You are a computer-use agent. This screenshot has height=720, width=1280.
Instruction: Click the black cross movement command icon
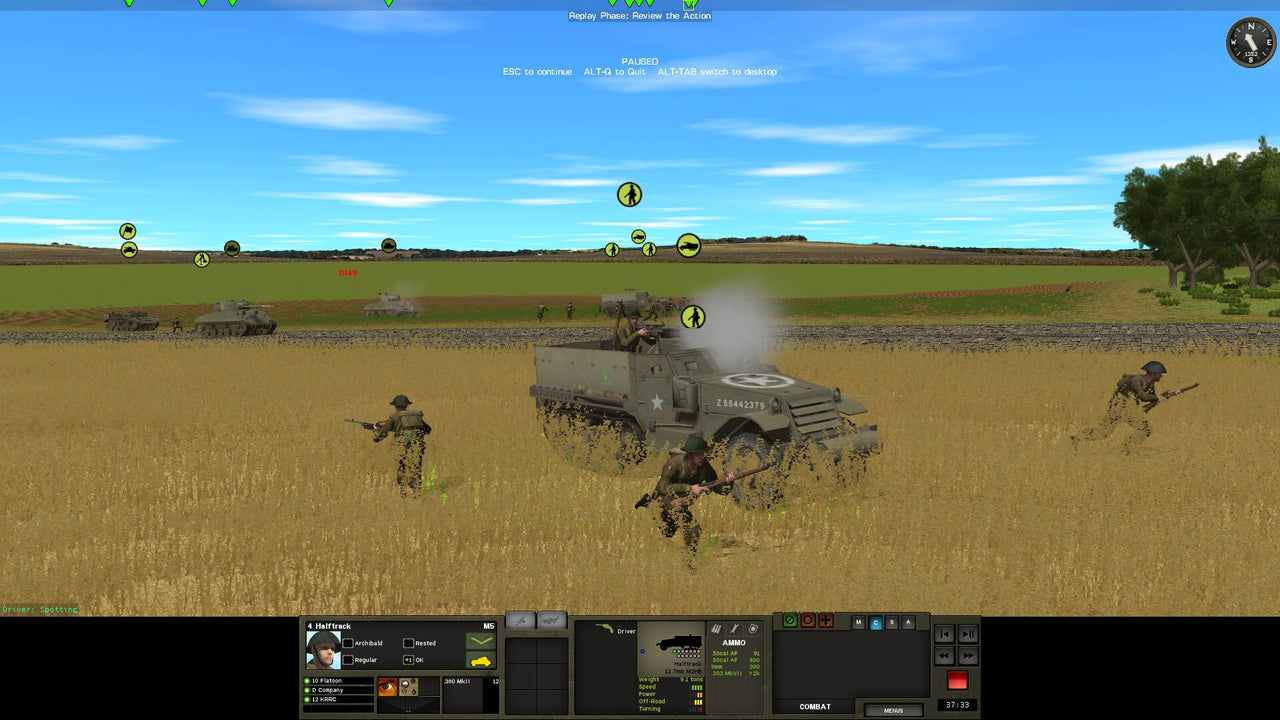826,620
